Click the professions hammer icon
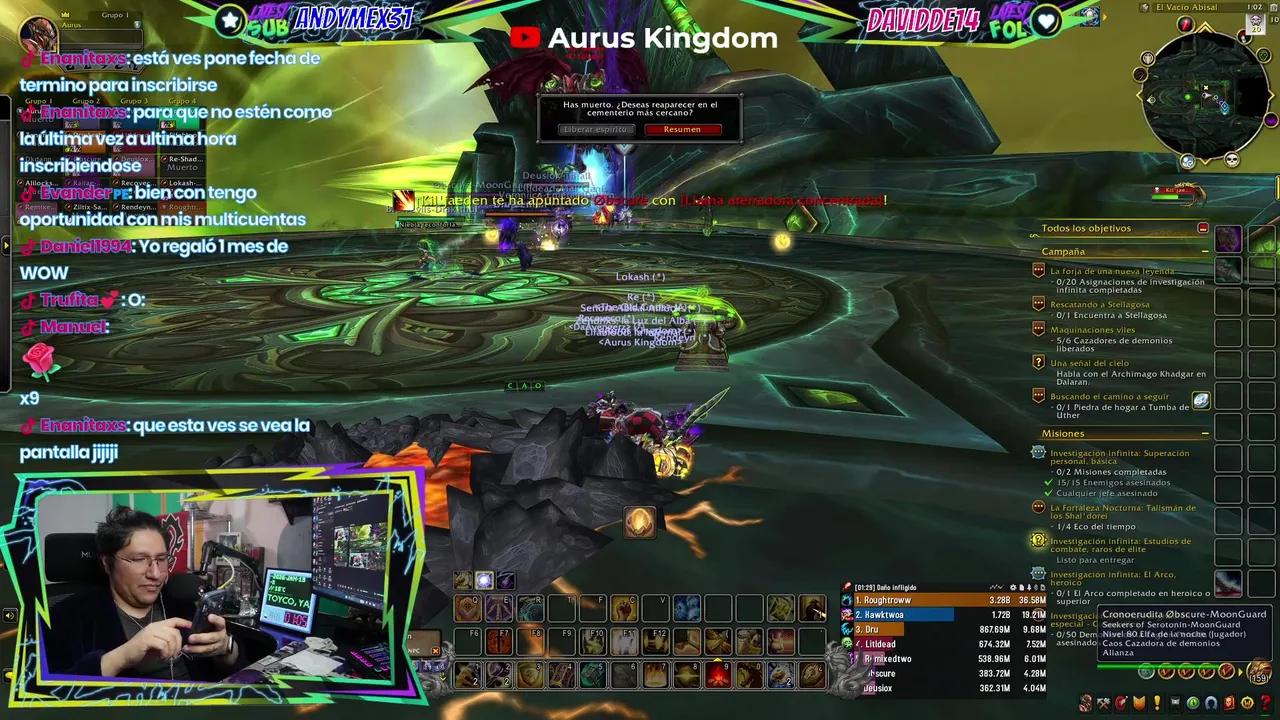The height and width of the screenshot is (720, 1280). [x=1103, y=702]
